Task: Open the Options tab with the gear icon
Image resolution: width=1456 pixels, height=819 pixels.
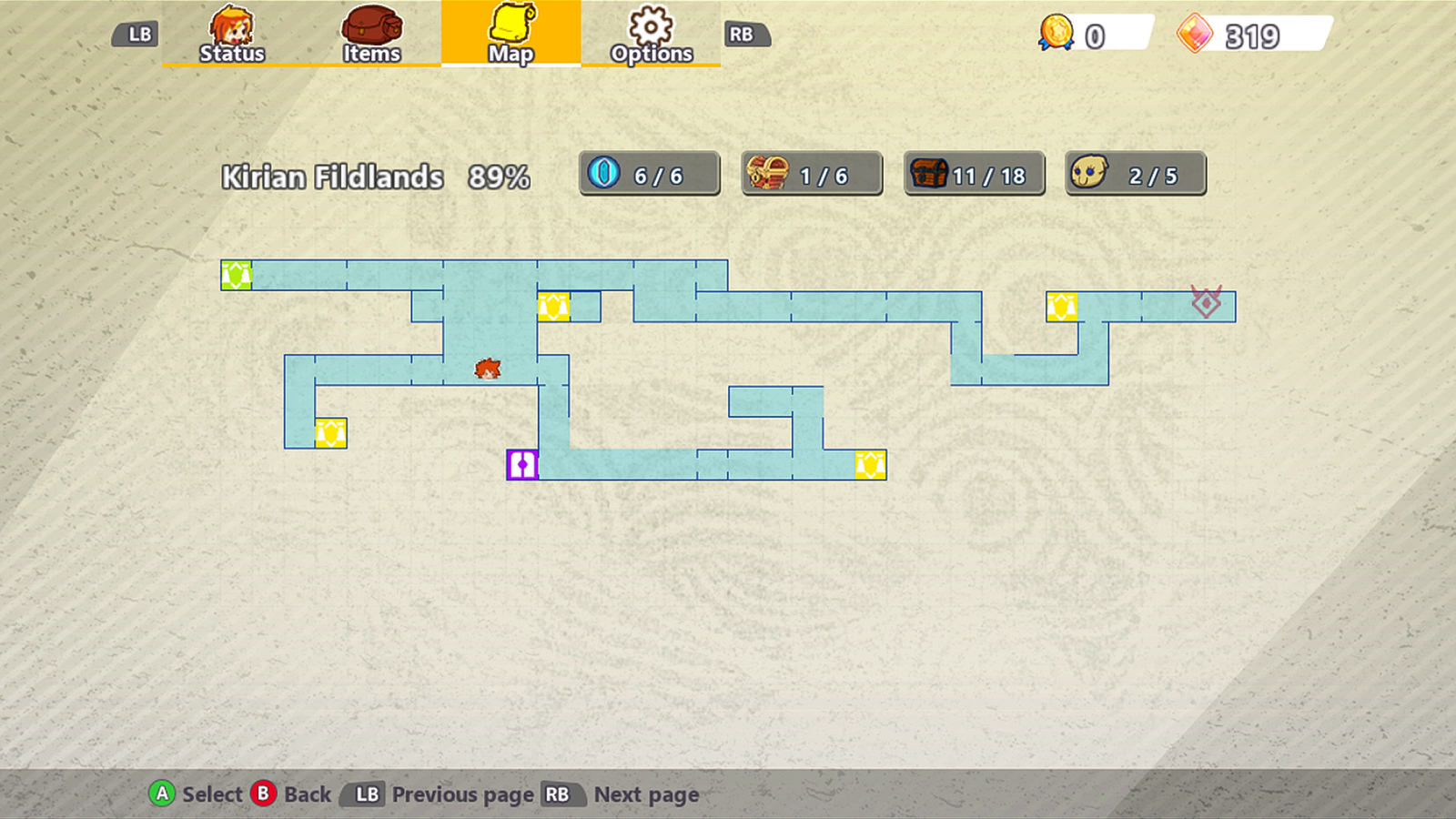Action: click(650, 36)
